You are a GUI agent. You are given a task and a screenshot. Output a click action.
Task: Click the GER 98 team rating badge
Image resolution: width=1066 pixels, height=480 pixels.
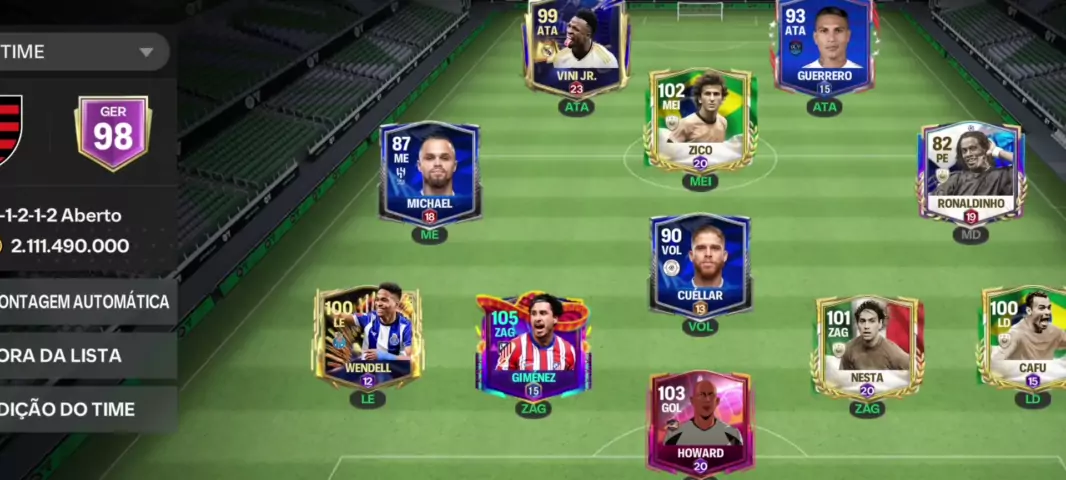coord(113,134)
